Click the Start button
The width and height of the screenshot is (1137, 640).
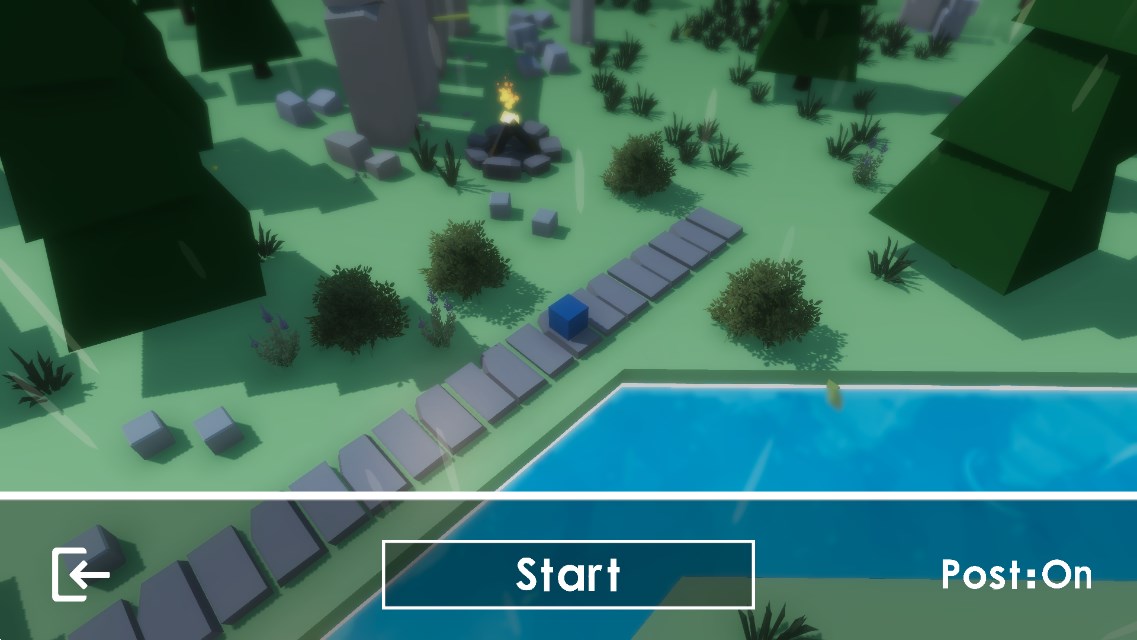(x=567, y=574)
